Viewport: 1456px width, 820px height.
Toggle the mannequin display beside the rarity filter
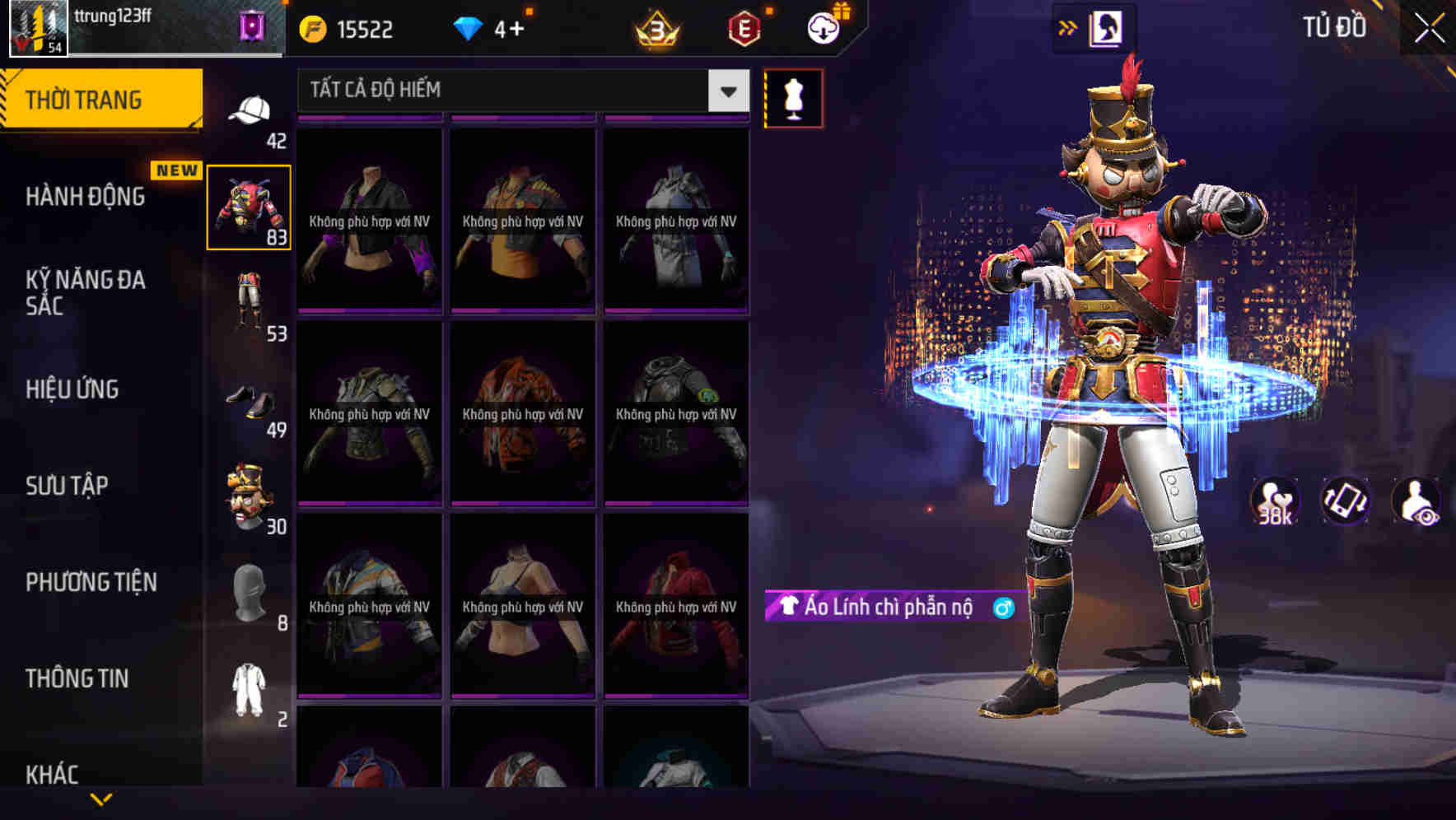pyautogui.click(x=795, y=98)
